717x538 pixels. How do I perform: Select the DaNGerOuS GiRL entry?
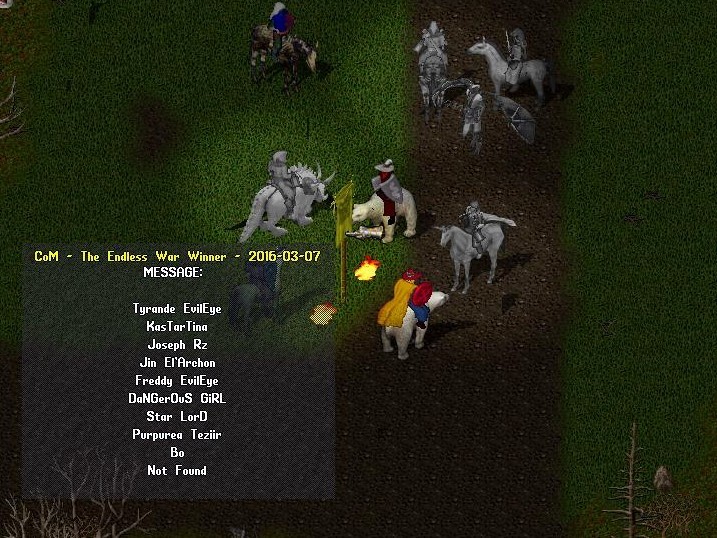pos(176,398)
